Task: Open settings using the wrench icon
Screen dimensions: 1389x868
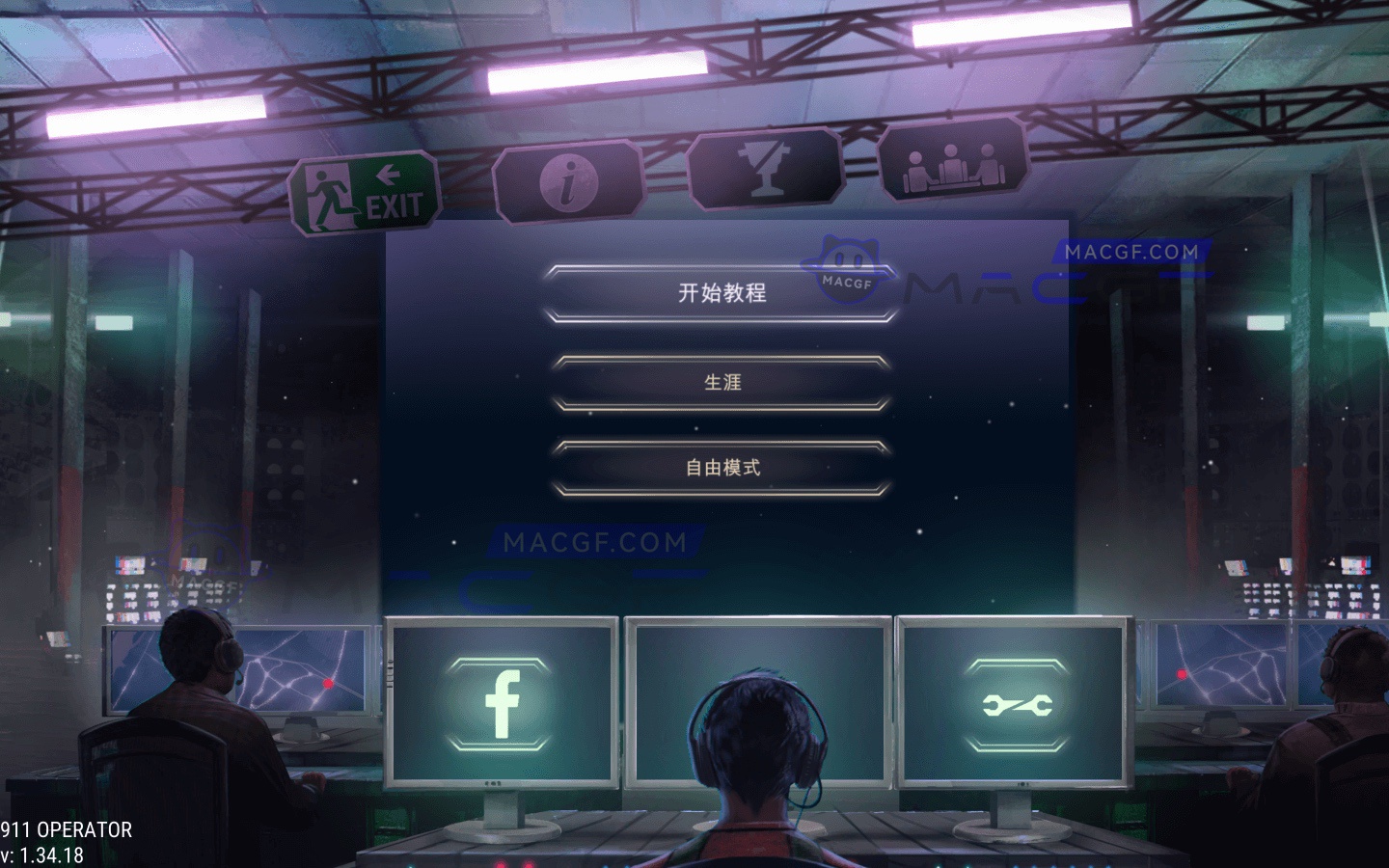Action: coord(1018,704)
